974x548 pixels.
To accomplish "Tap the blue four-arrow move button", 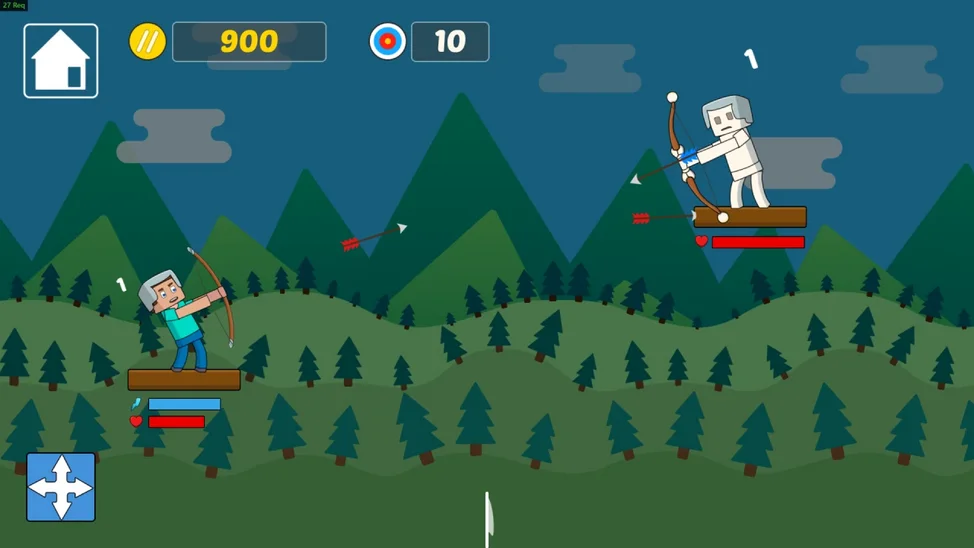I will click(x=61, y=487).
